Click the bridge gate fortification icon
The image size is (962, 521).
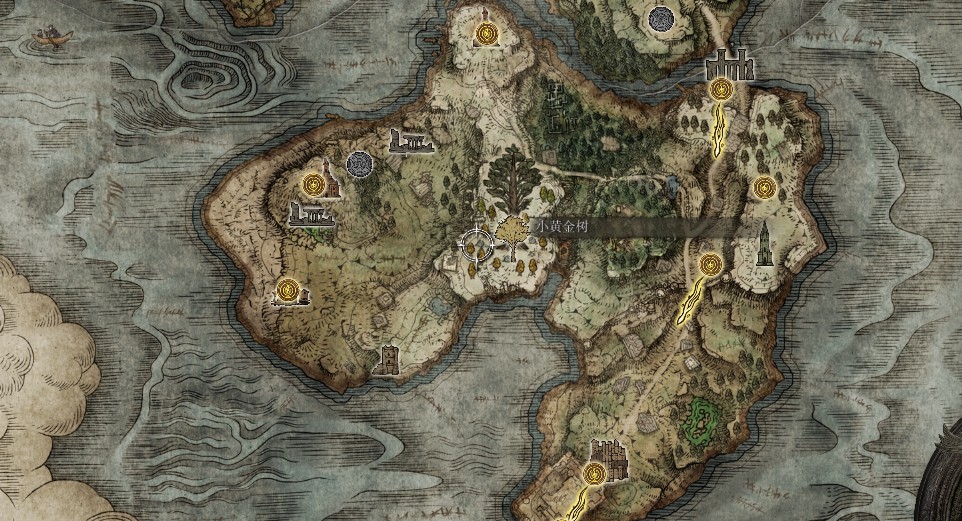(727, 65)
